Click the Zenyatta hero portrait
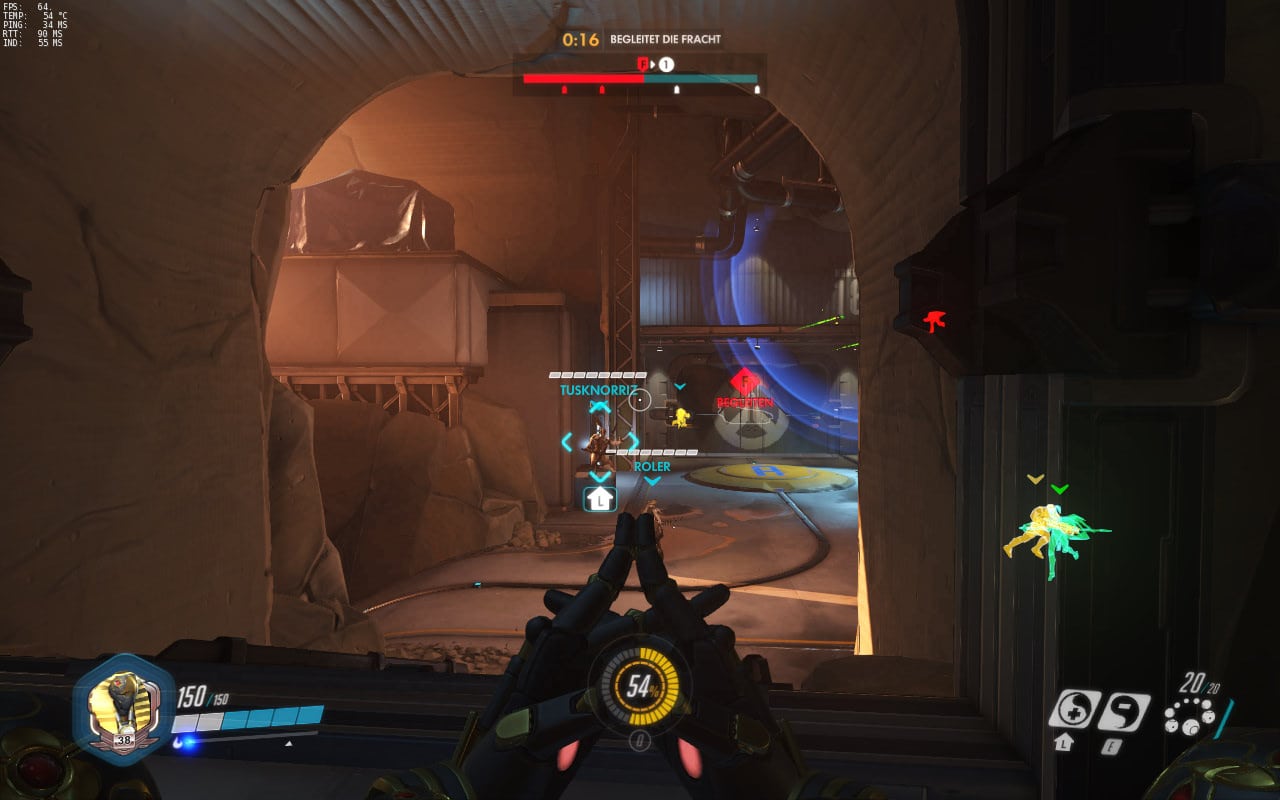 pyautogui.click(x=124, y=709)
